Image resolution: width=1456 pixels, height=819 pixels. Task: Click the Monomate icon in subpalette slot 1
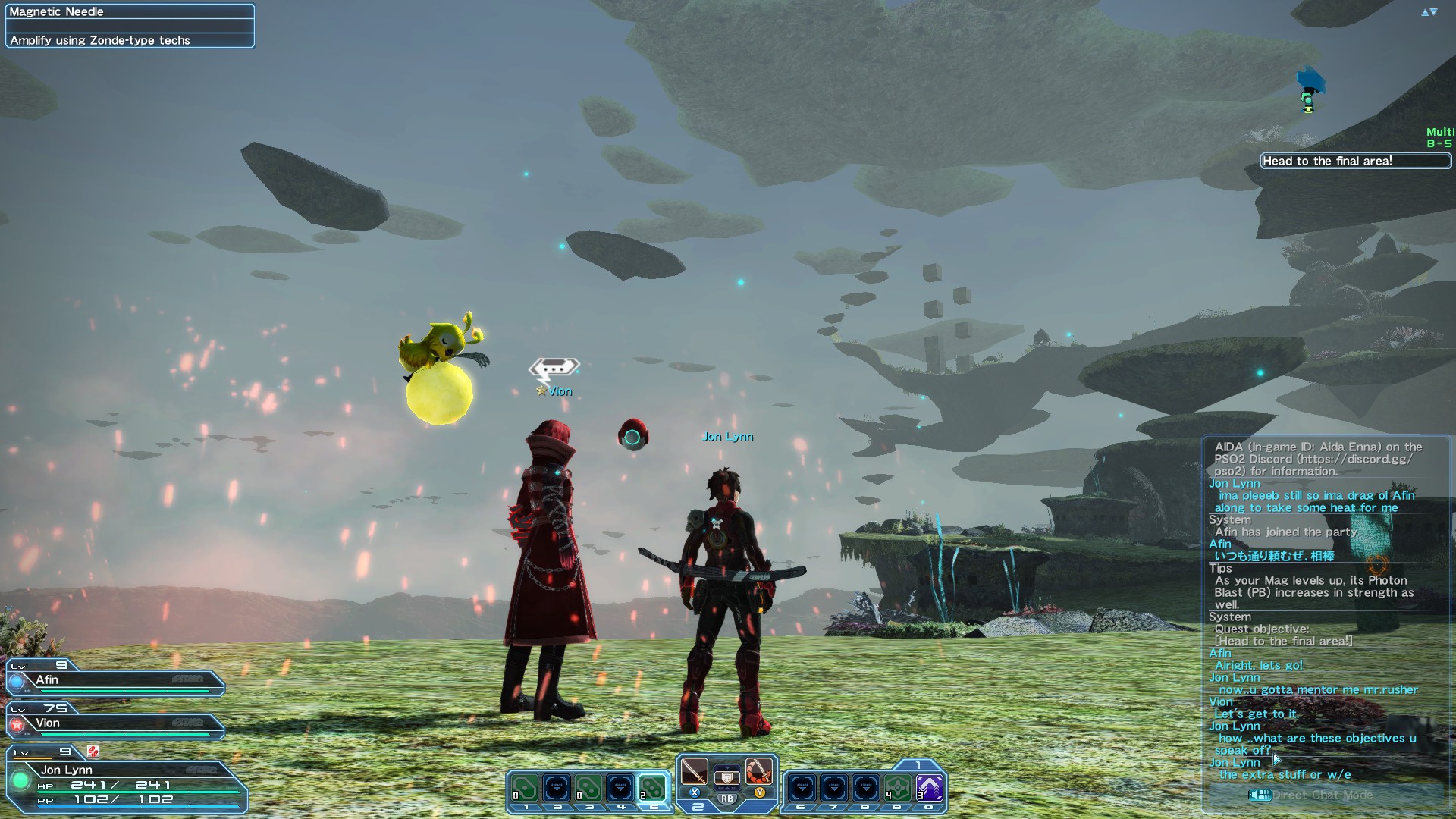(x=525, y=788)
